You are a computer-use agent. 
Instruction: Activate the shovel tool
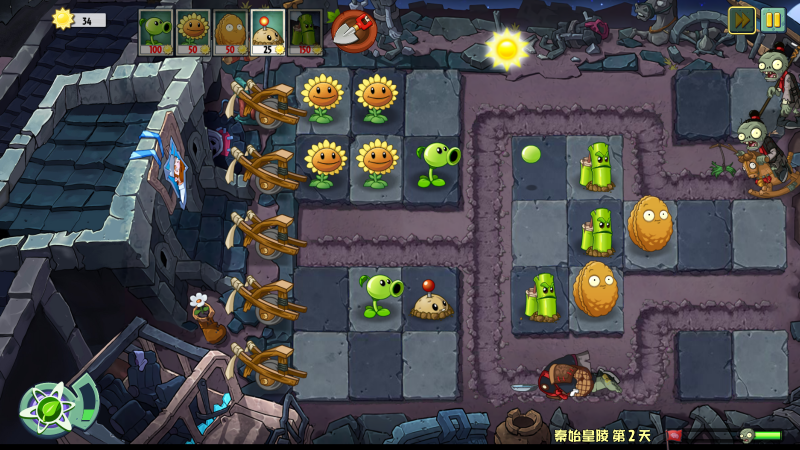tap(350, 30)
